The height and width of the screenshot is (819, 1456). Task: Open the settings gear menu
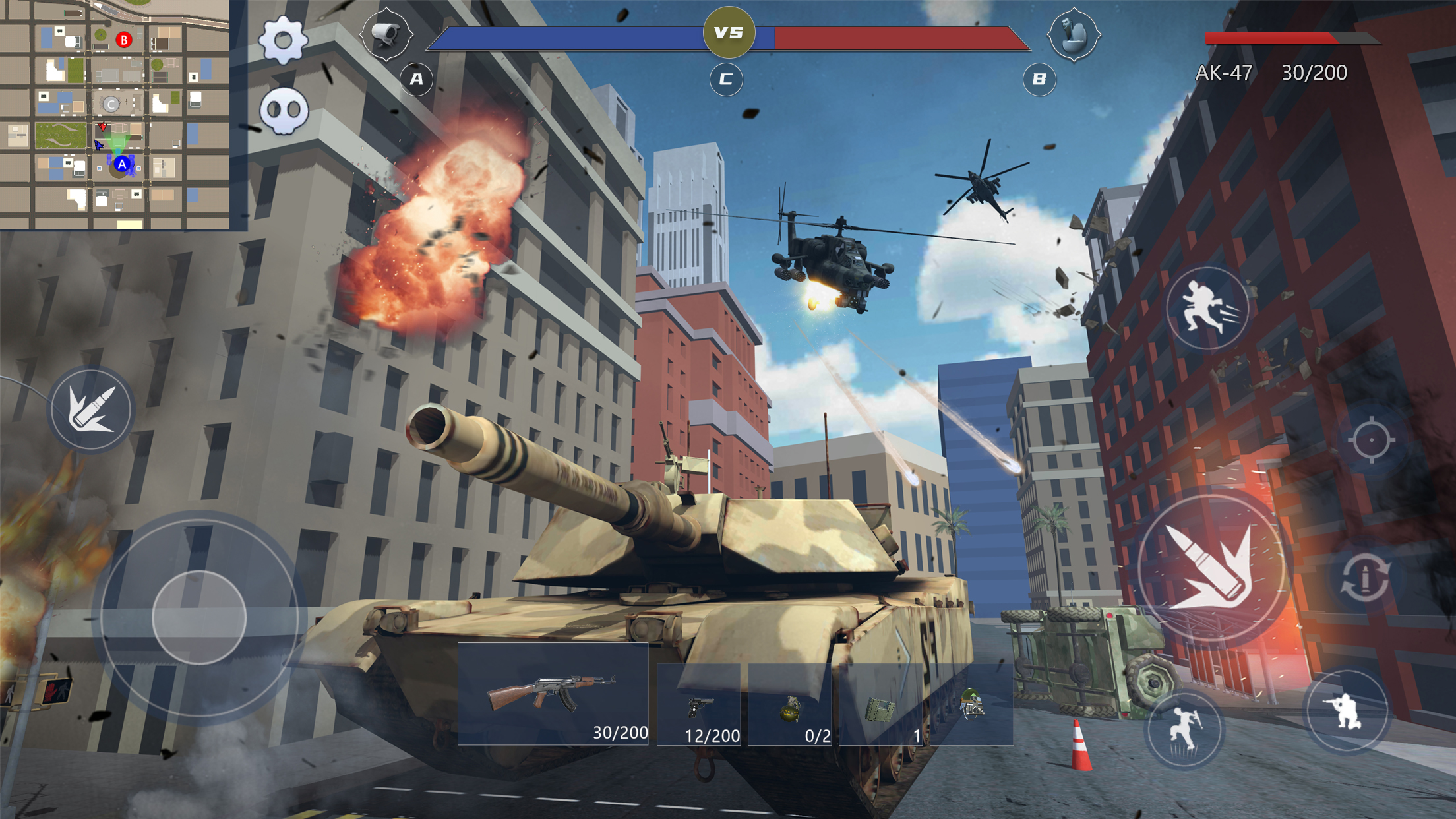tap(283, 41)
